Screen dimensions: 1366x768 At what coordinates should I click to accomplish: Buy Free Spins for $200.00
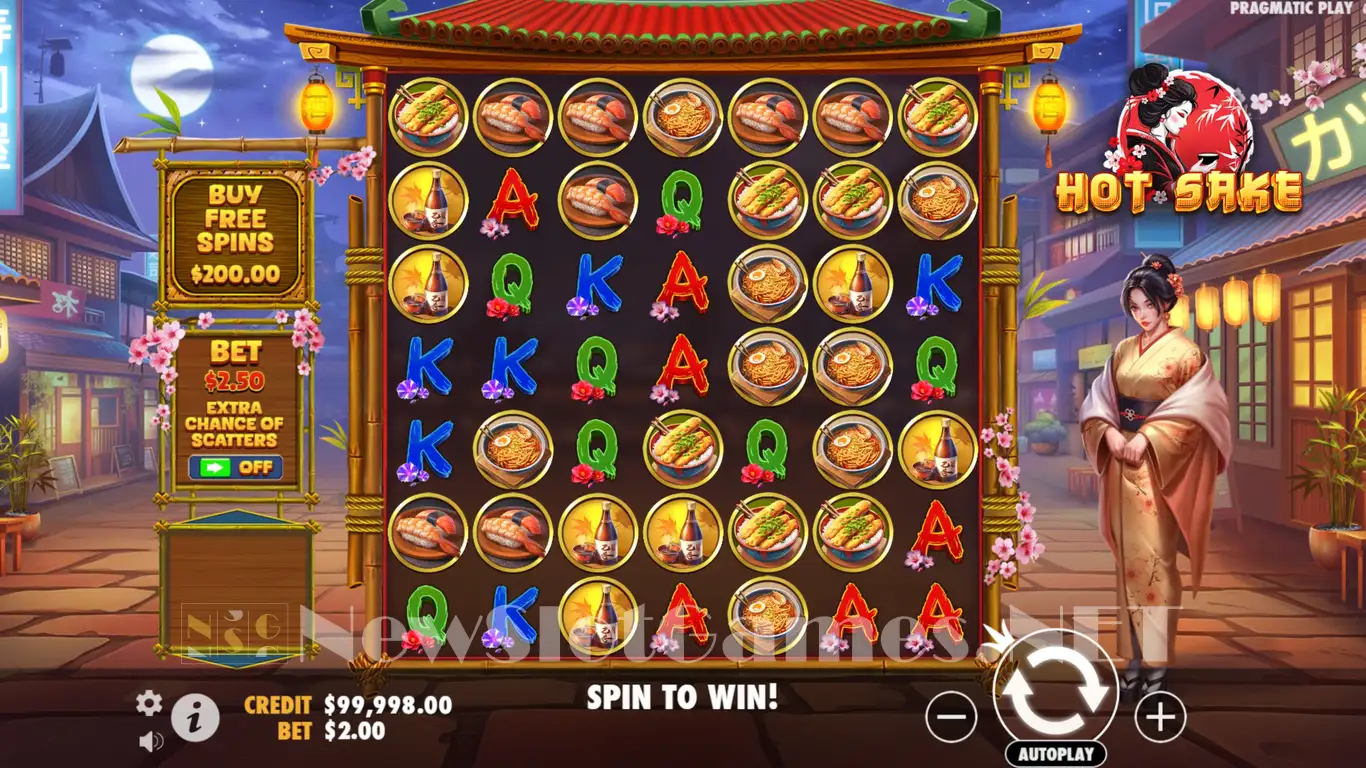235,236
